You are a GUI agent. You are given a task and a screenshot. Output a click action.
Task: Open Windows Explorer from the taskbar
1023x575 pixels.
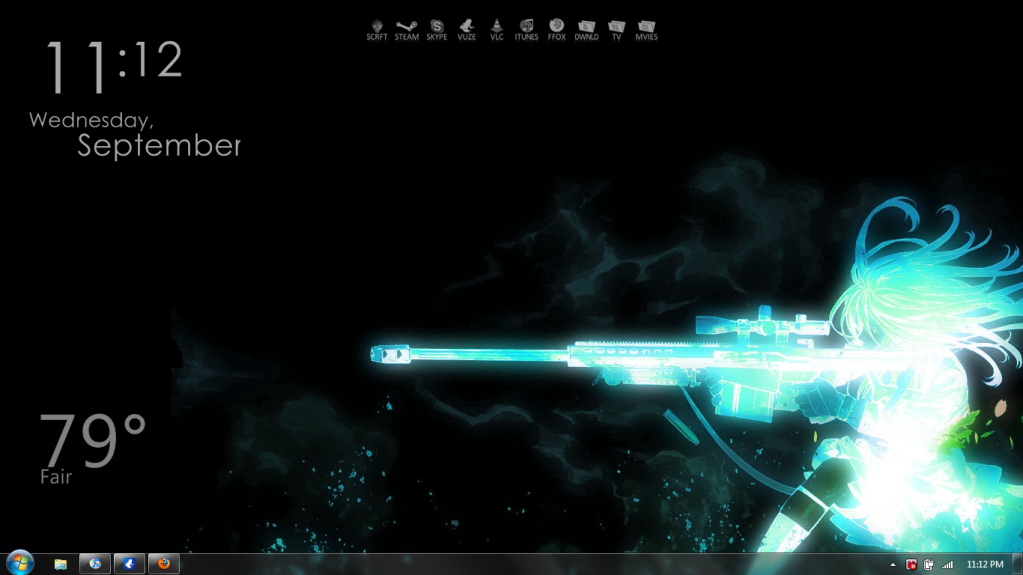pyautogui.click(x=60, y=564)
